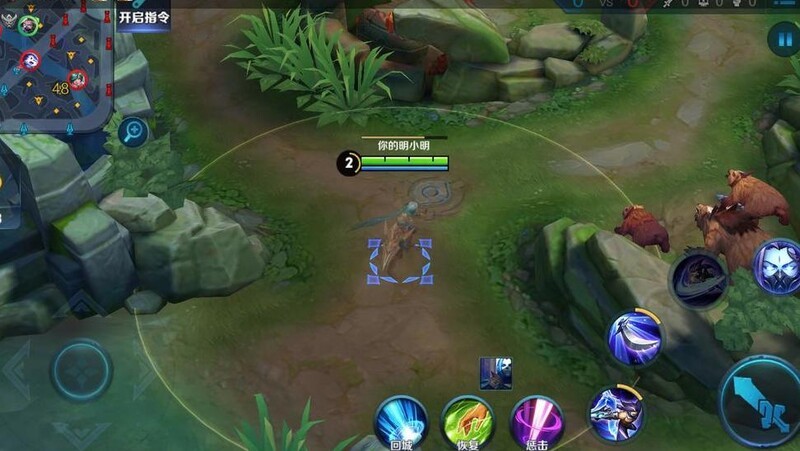Use the 恢复 heal skill
This screenshot has height=451, width=800.
(468, 422)
